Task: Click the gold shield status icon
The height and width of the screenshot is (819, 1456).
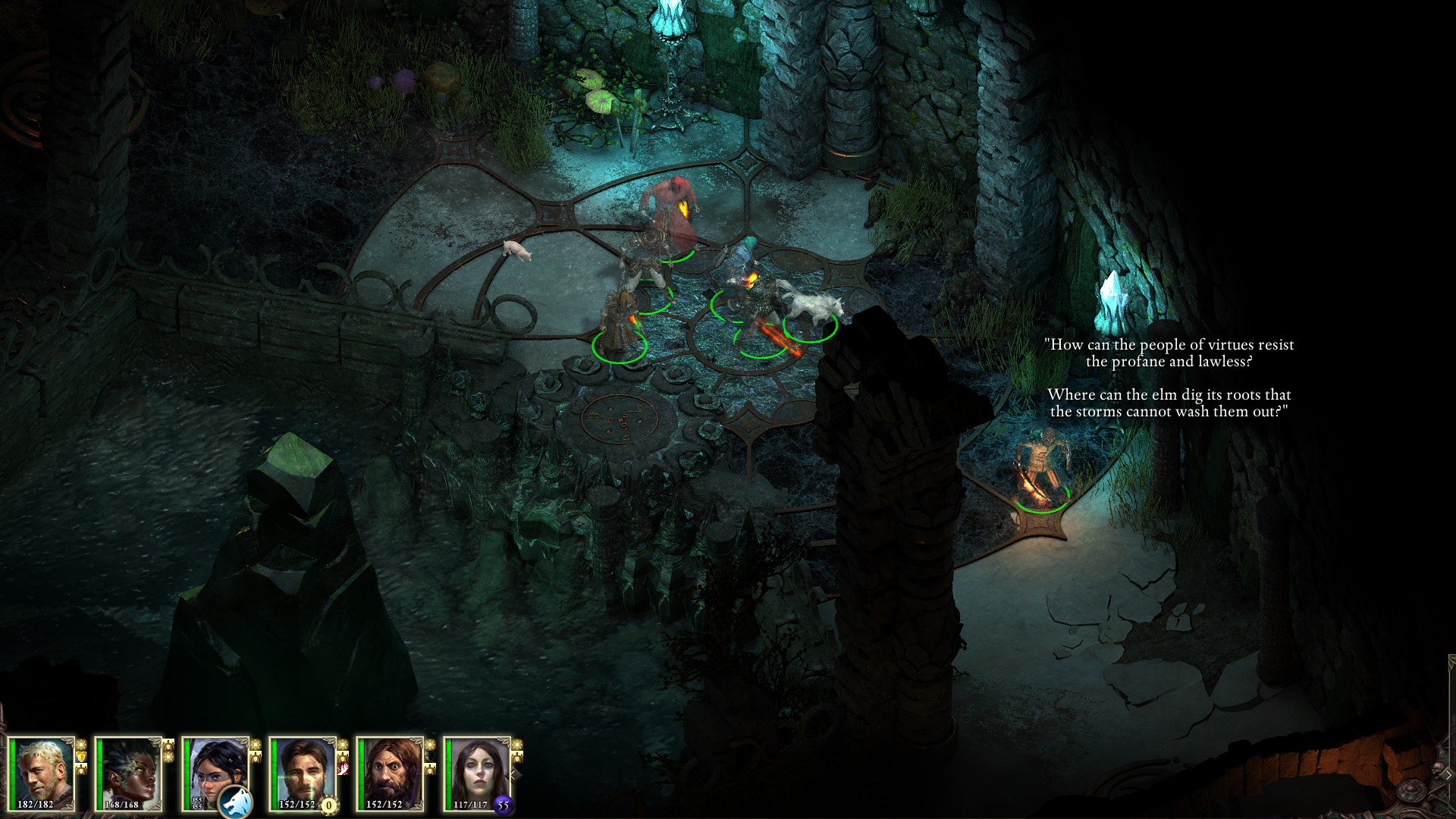Action: point(82,756)
